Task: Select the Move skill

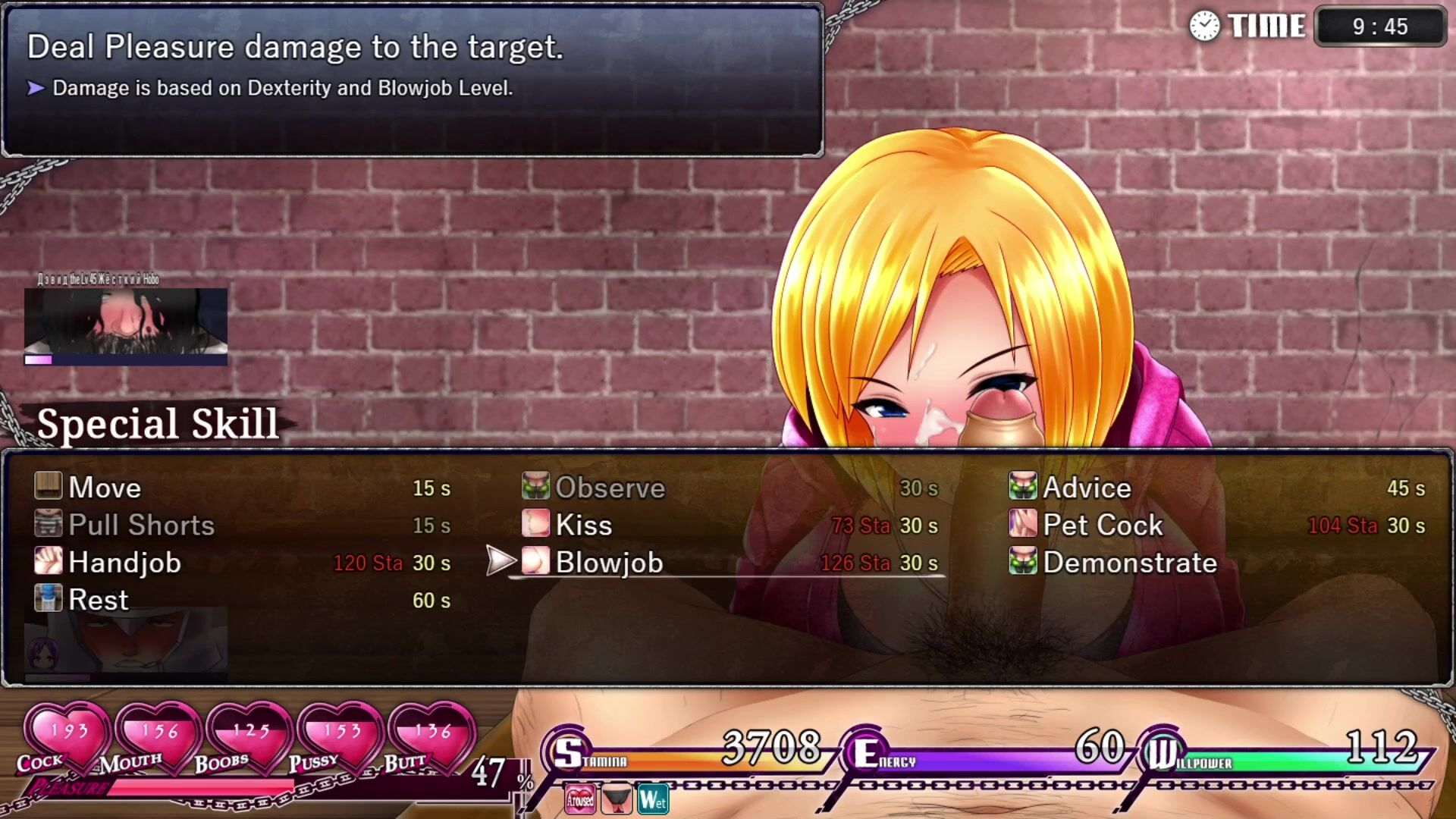Action: pos(105,488)
